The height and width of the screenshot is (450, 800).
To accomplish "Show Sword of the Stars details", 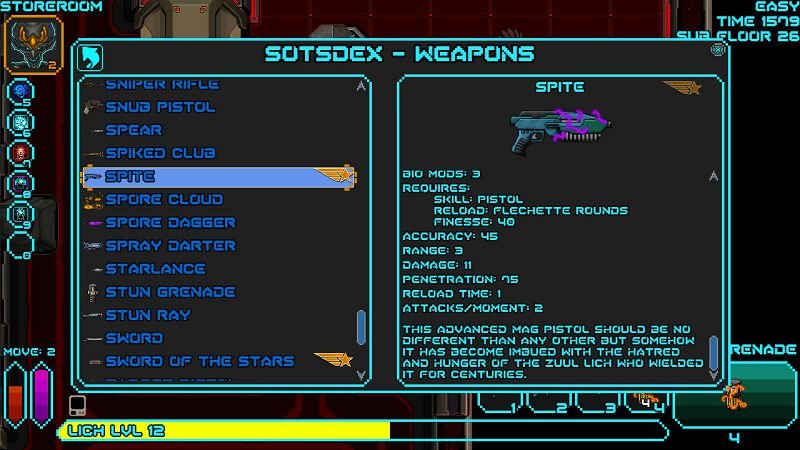I will 200,361.
